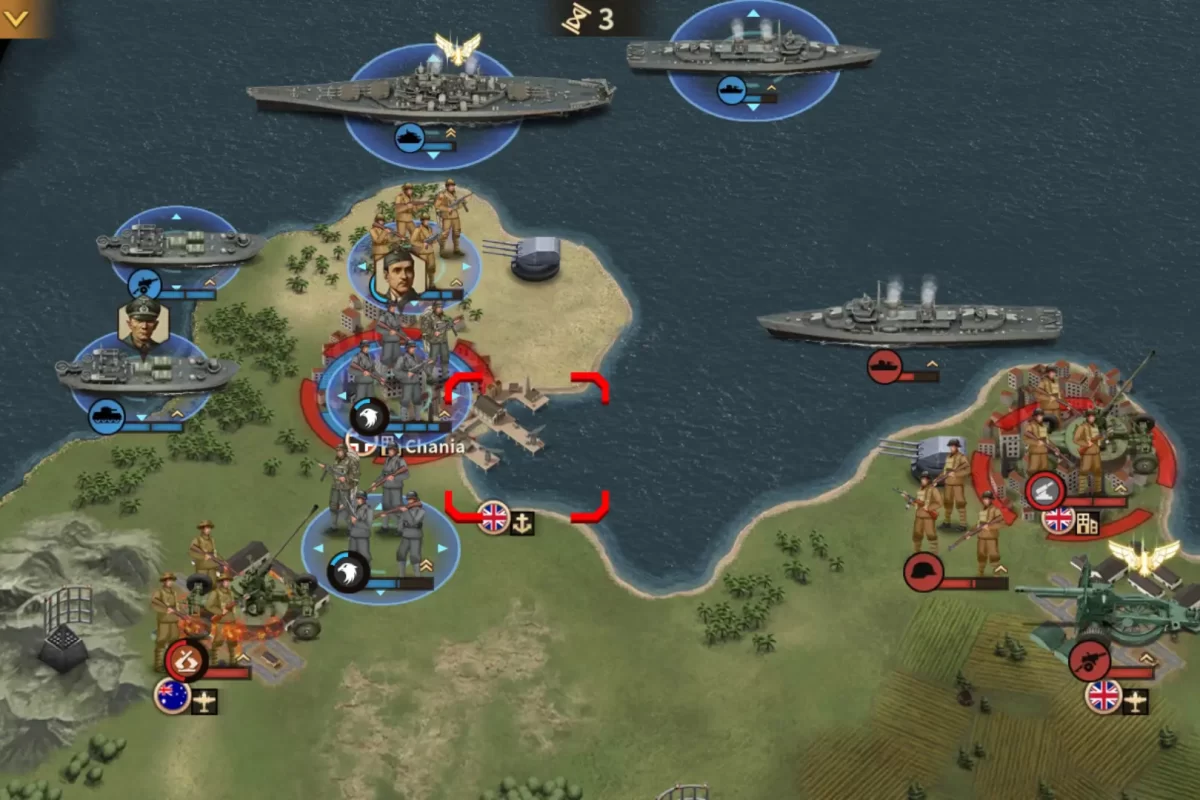The height and width of the screenshot is (800, 1200).
Task: Target the enemy warship with red tank badge
Action: click(908, 320)
